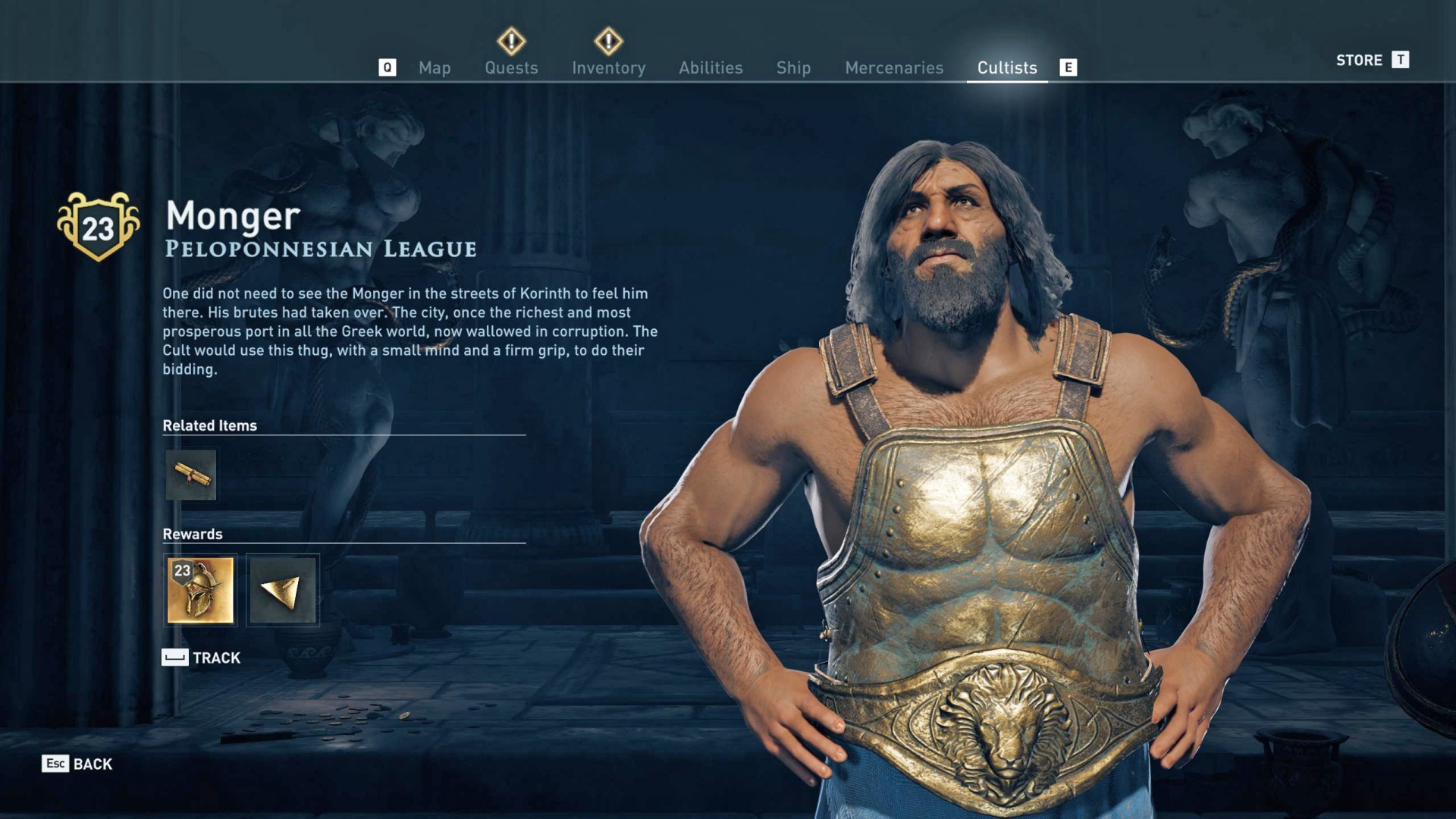
Task: View the golden helmet reward
Action: coord(200,590)
